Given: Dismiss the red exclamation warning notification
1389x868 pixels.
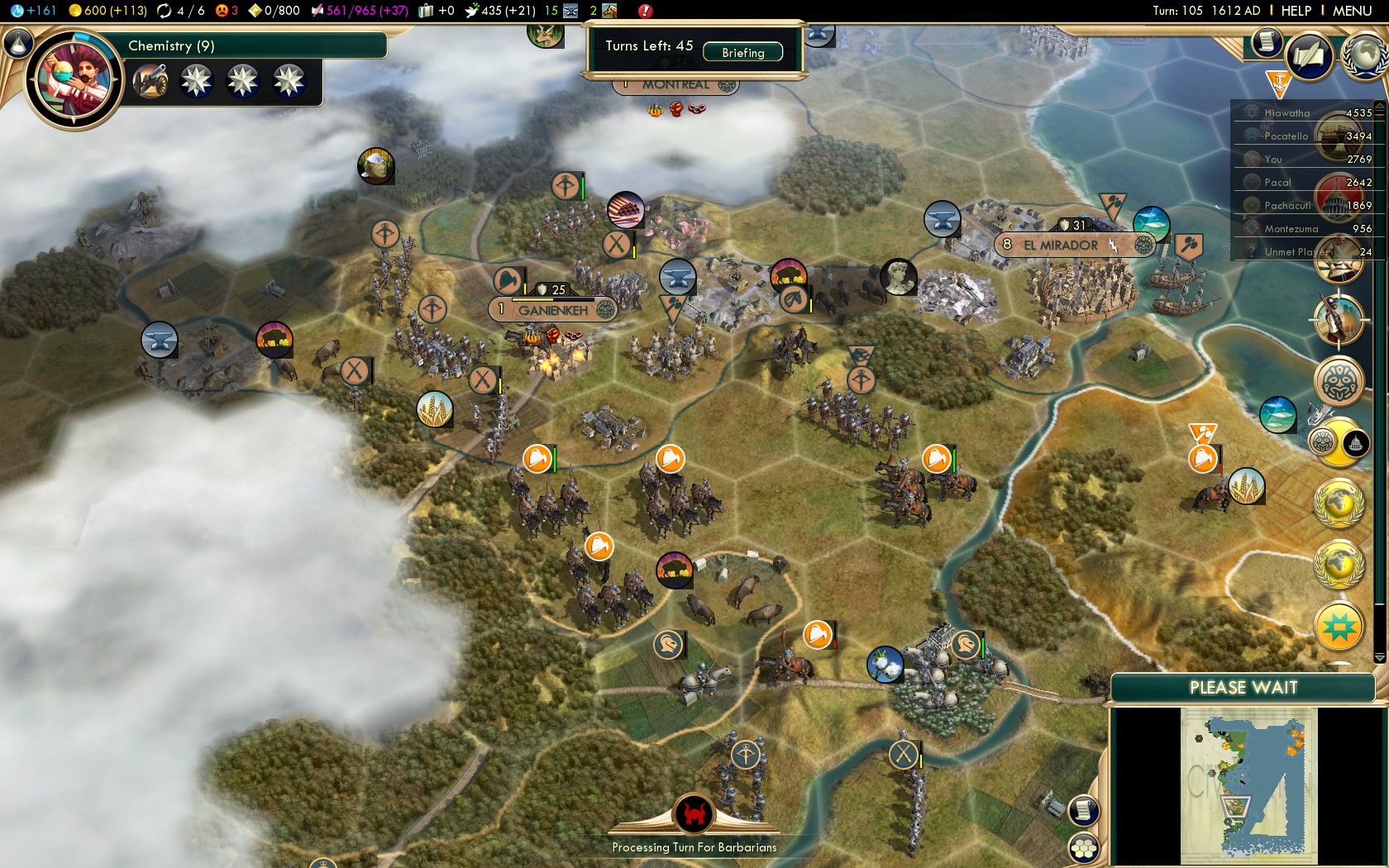Looking at the screenshot, I should (646, 11).
